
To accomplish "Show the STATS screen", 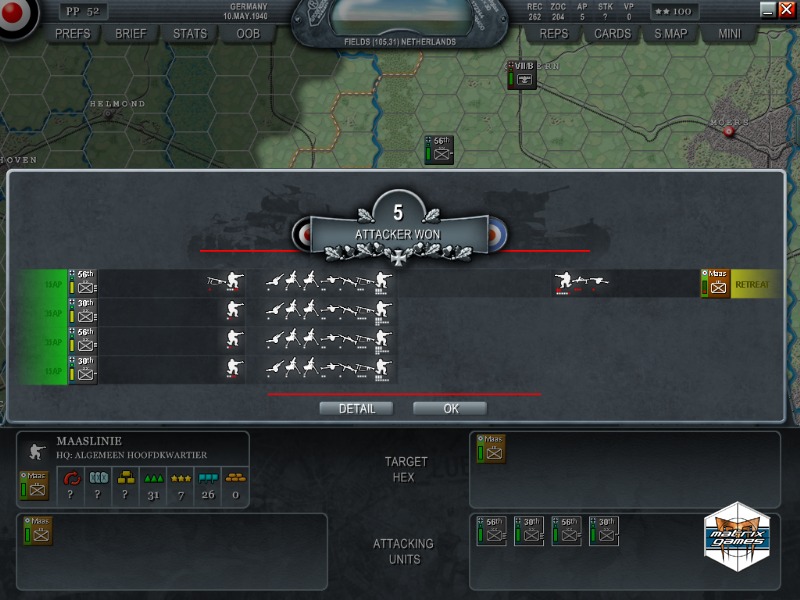I will coord(190,33).
